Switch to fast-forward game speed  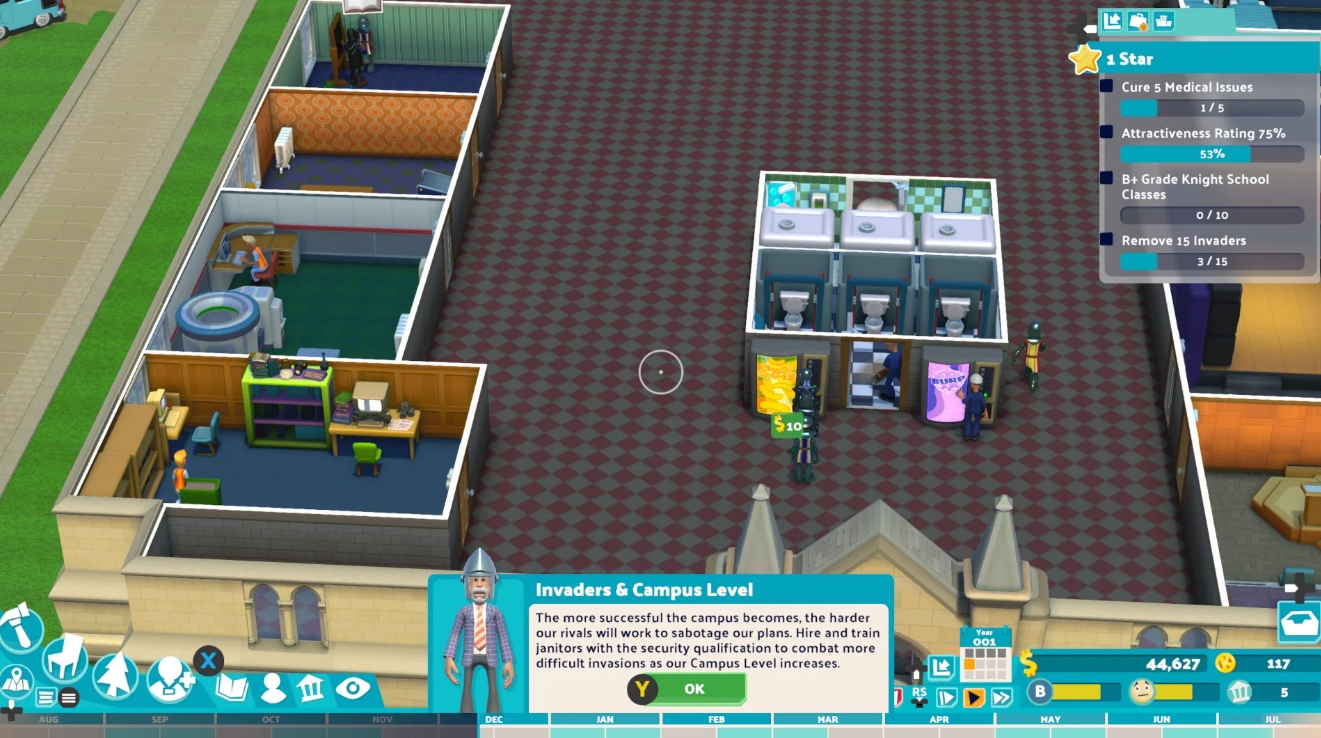1001,697
